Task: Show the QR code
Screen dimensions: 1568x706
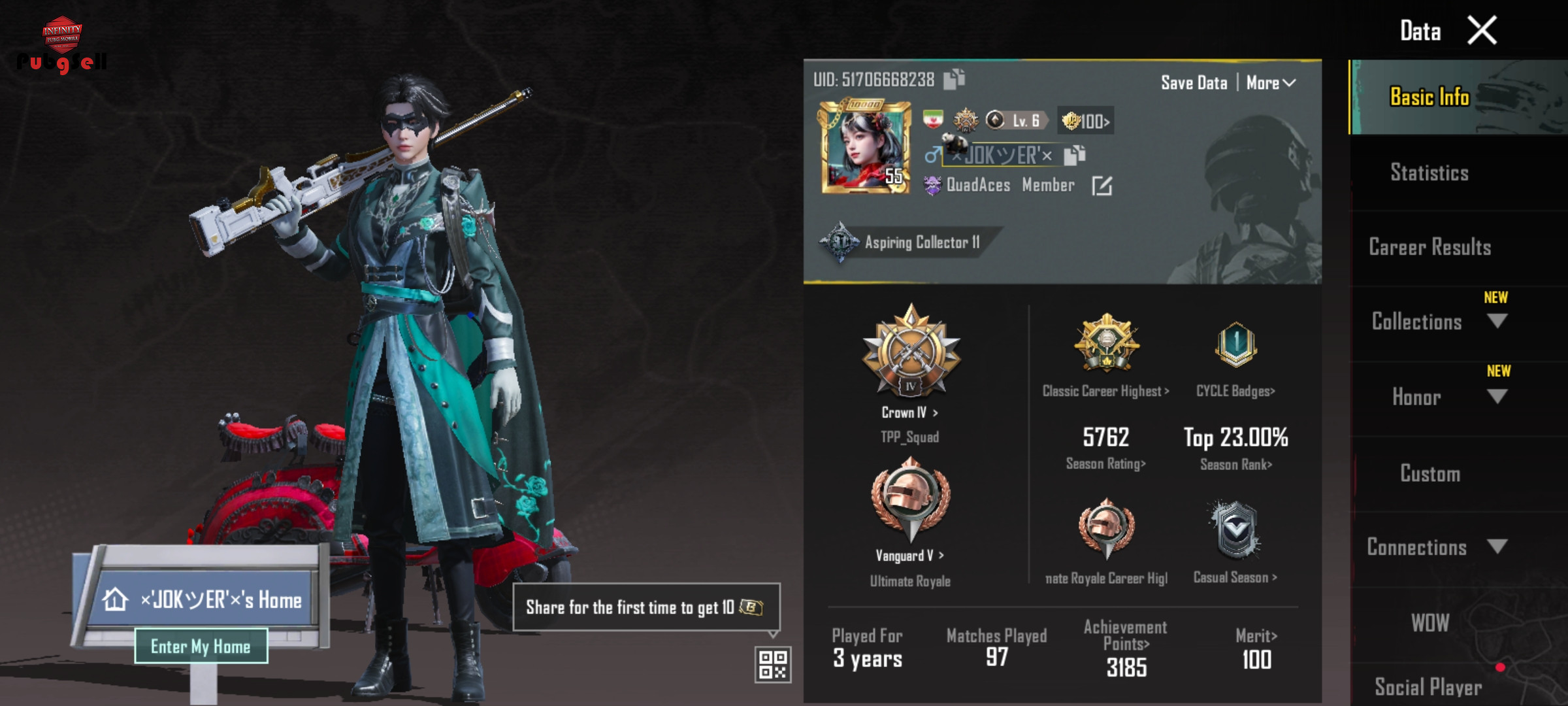Action: tap(773, 664)
